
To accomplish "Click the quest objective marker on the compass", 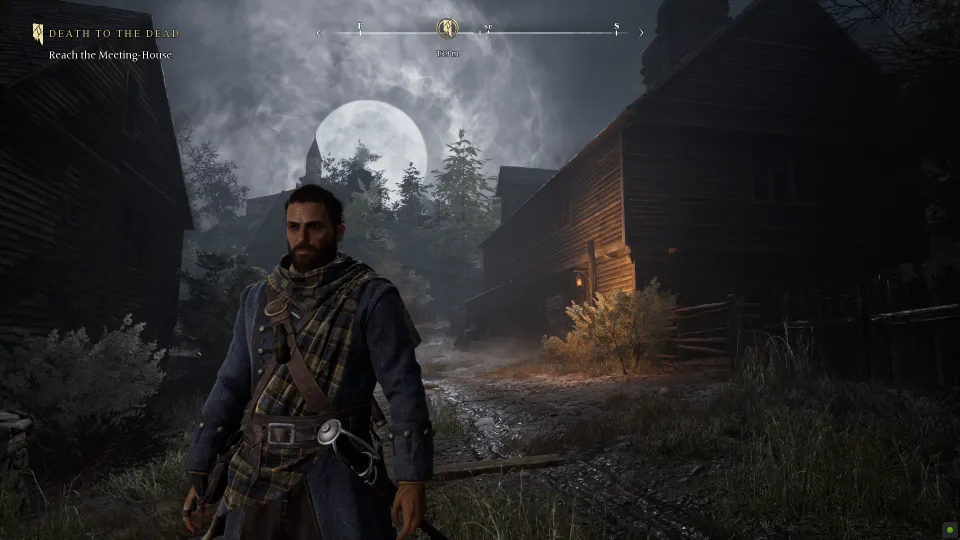I will tap(447, 29).
